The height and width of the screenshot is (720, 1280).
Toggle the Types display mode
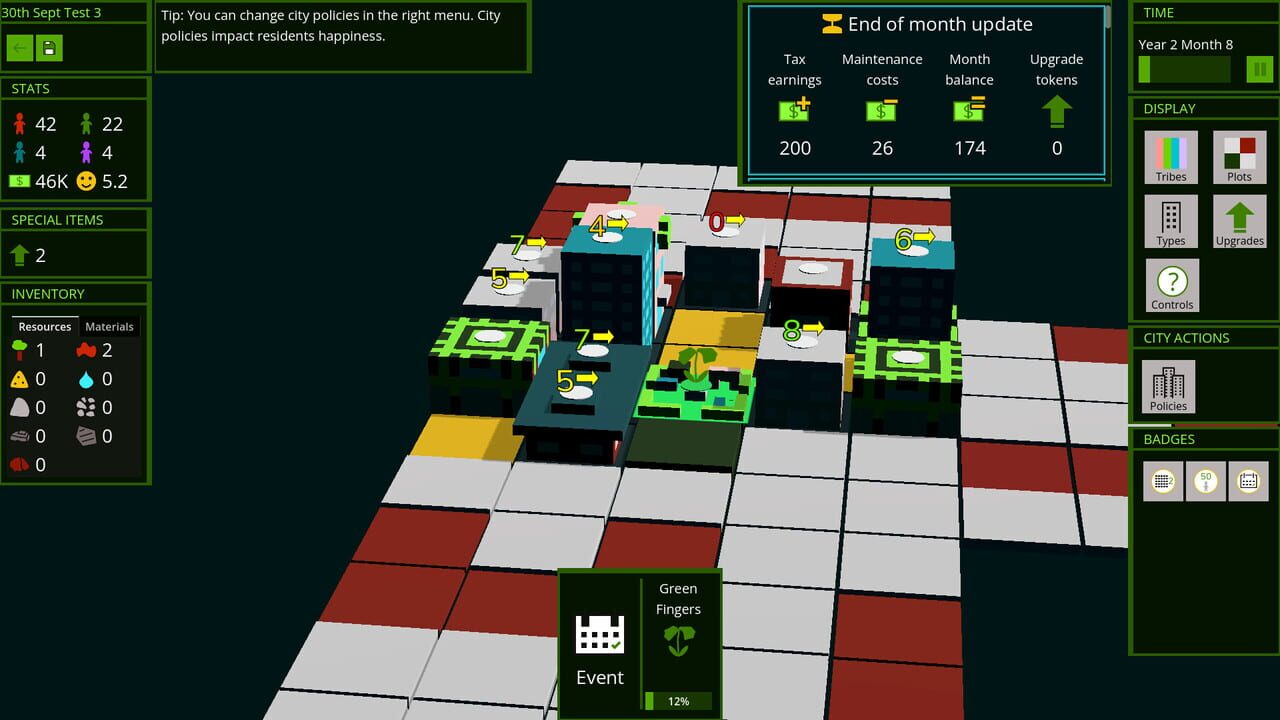point(1170,221)
